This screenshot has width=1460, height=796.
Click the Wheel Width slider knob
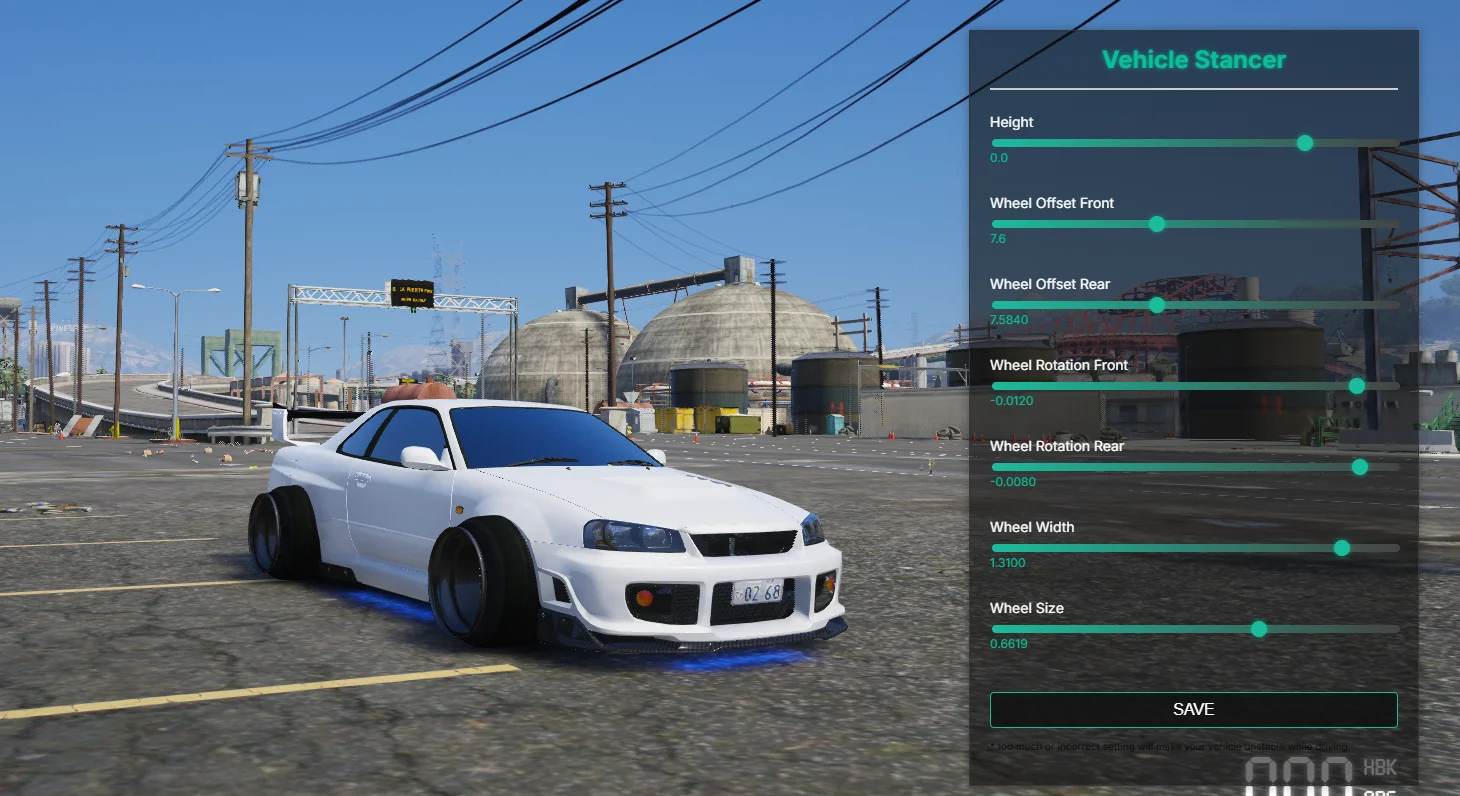[1342, 548]
